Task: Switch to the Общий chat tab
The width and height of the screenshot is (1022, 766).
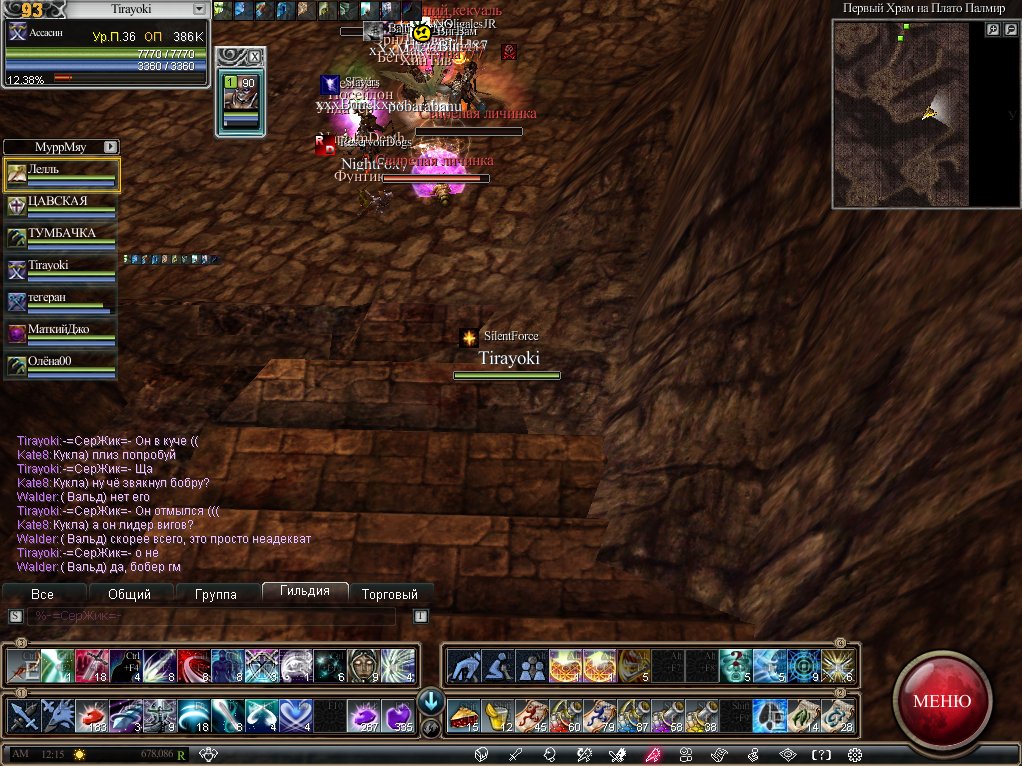Action: click(129, 594)
